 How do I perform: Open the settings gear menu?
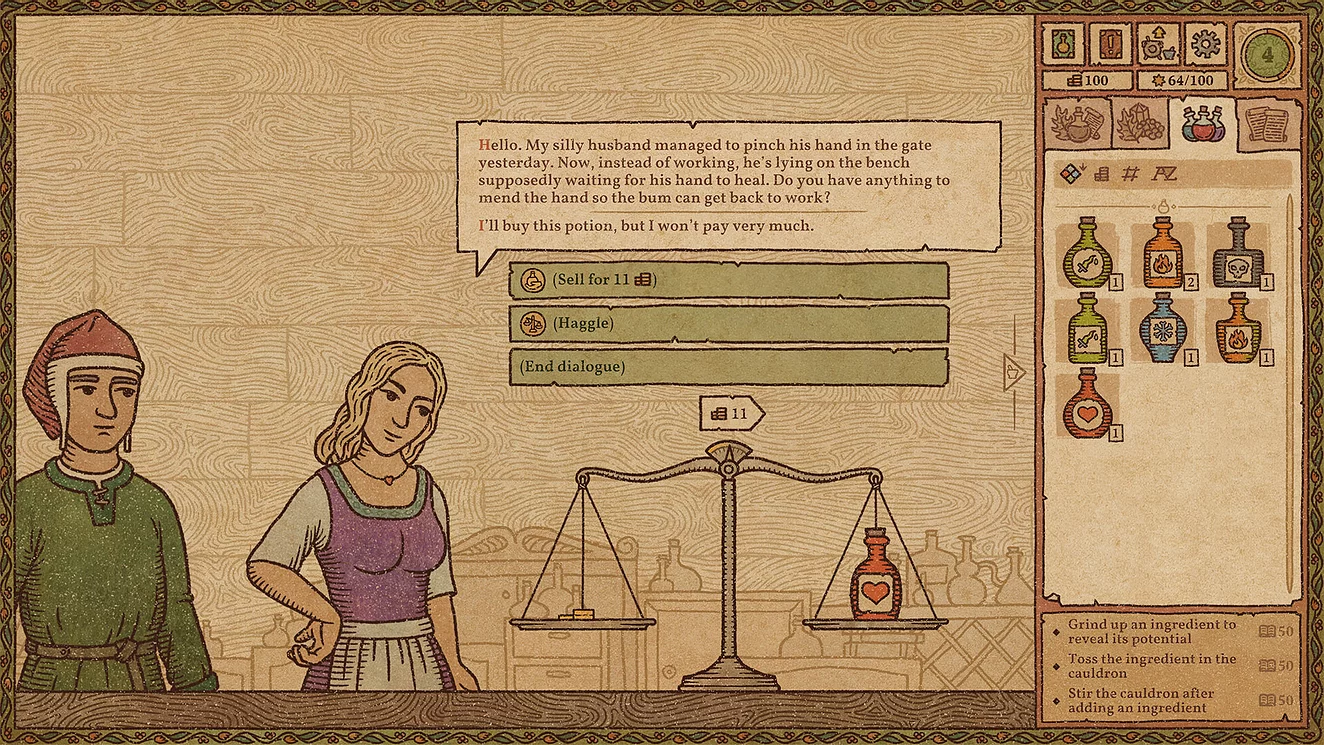[1204, 44]
